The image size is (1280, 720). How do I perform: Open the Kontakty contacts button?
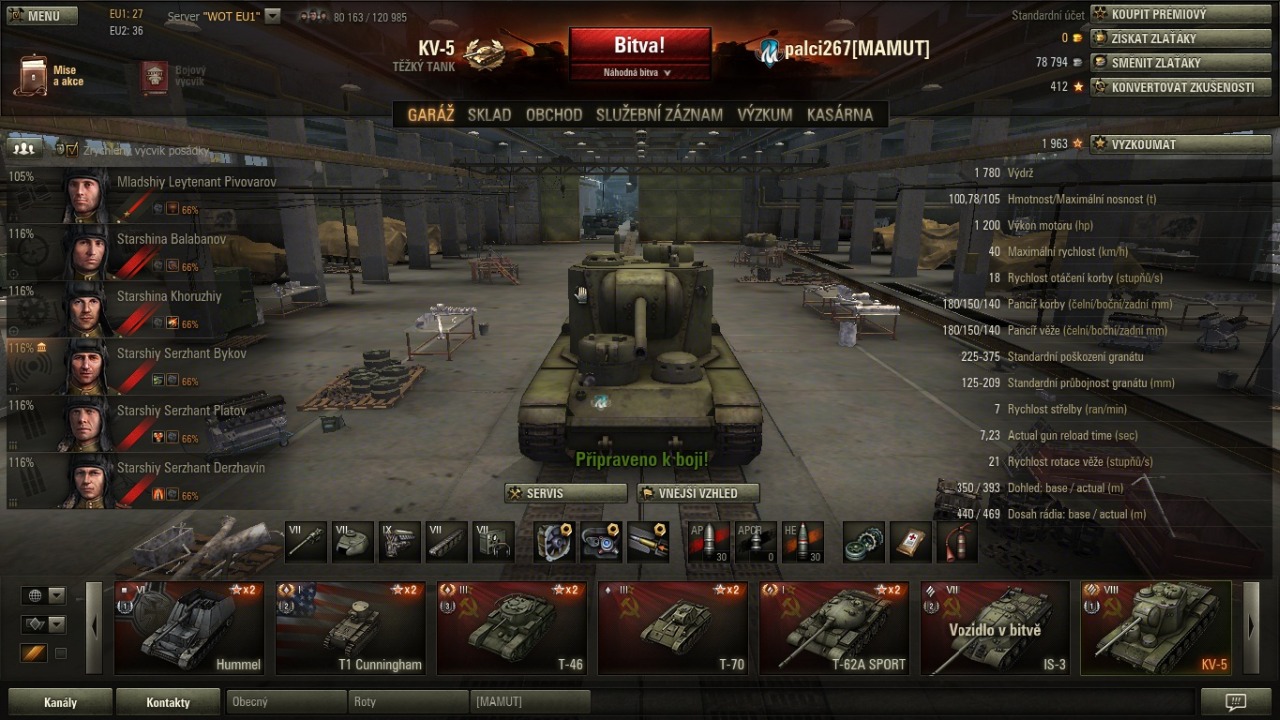tap(168, 702)
